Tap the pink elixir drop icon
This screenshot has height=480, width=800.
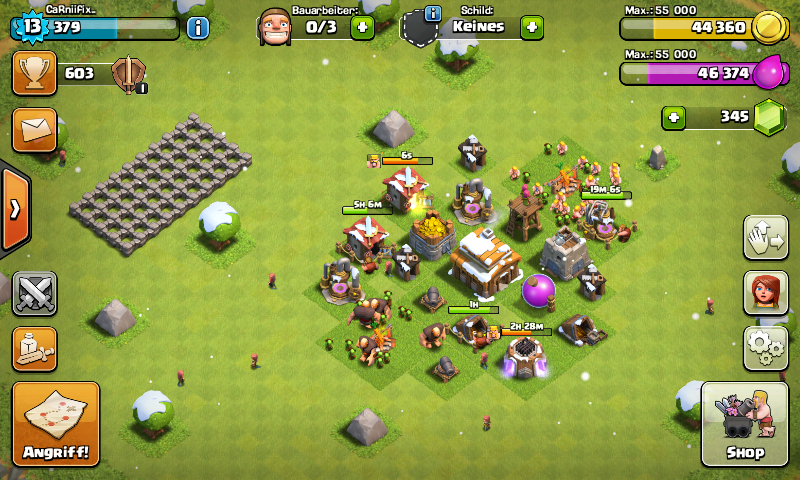tap(769, 72)
